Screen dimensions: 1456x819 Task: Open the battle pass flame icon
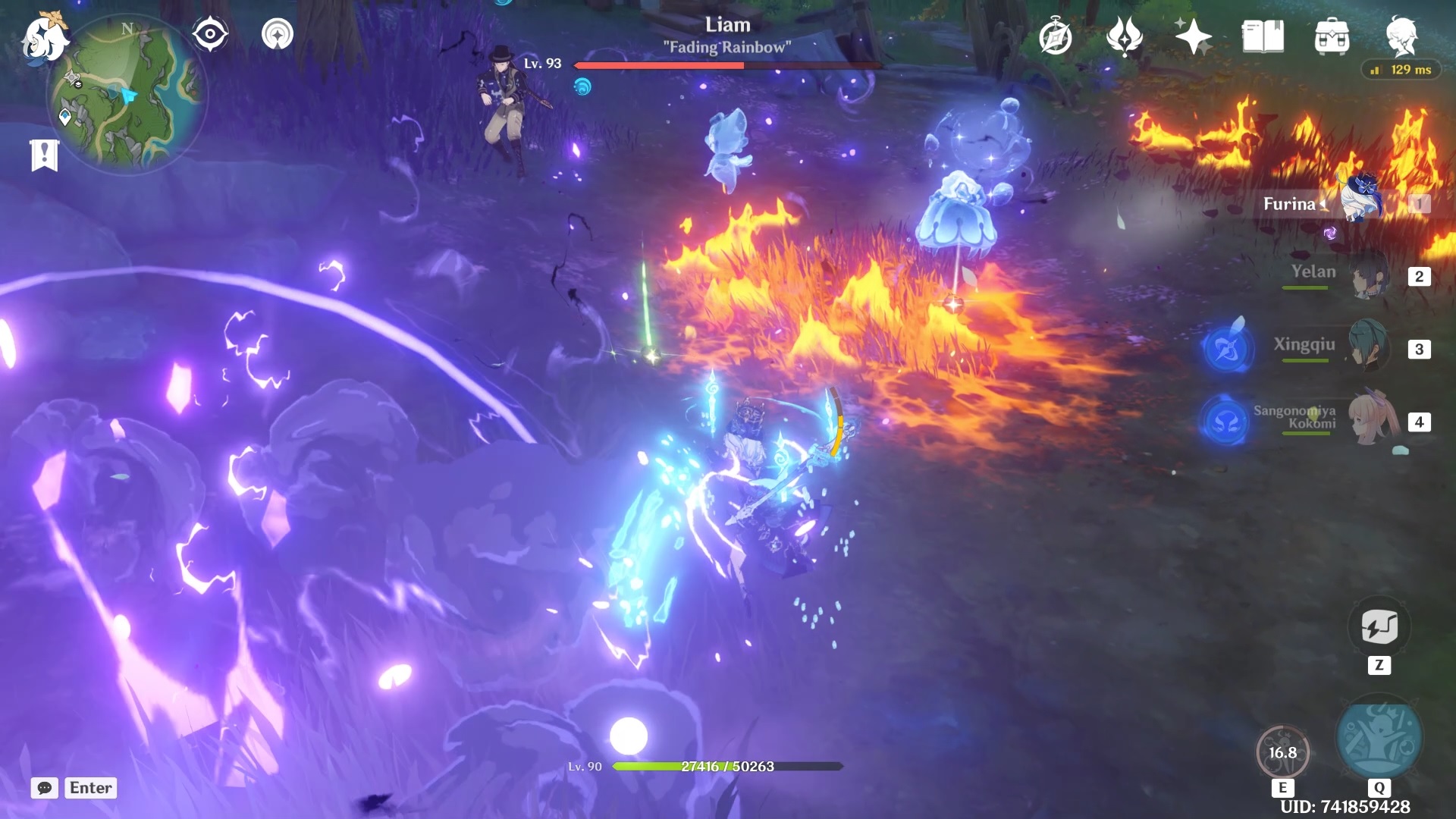coord(1124,37)
